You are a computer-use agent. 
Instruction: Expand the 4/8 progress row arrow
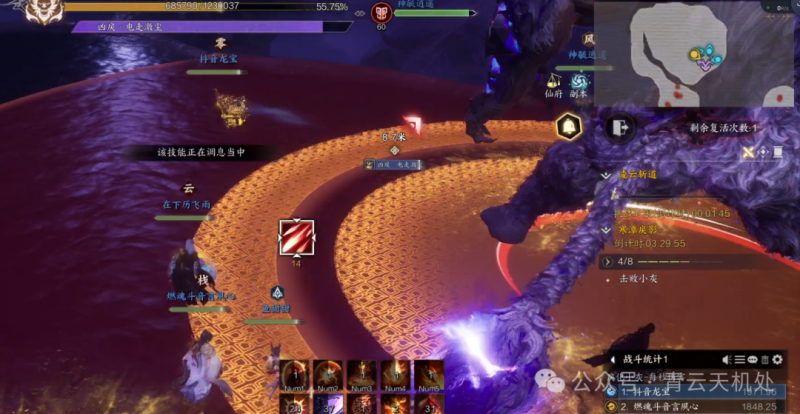(x=606, y=261)
